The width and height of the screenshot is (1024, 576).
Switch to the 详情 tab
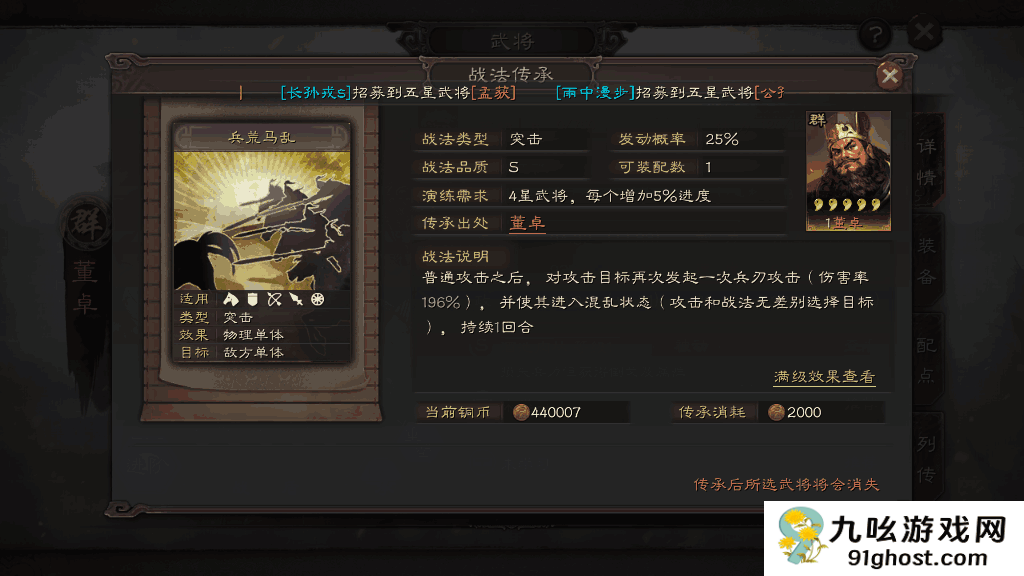[x=926, y=160]
